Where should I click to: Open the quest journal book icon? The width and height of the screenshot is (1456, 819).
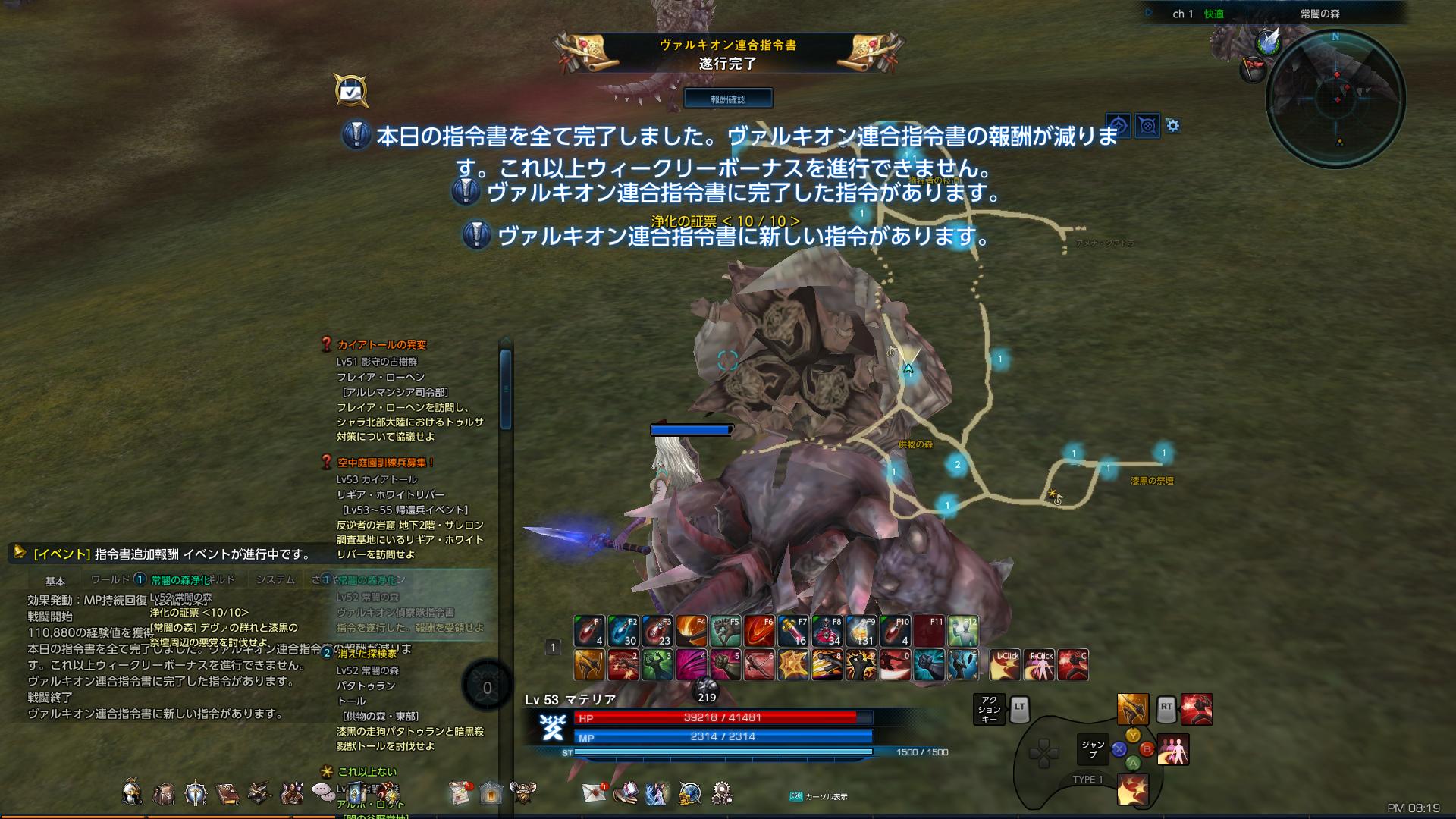coord(227,792)
